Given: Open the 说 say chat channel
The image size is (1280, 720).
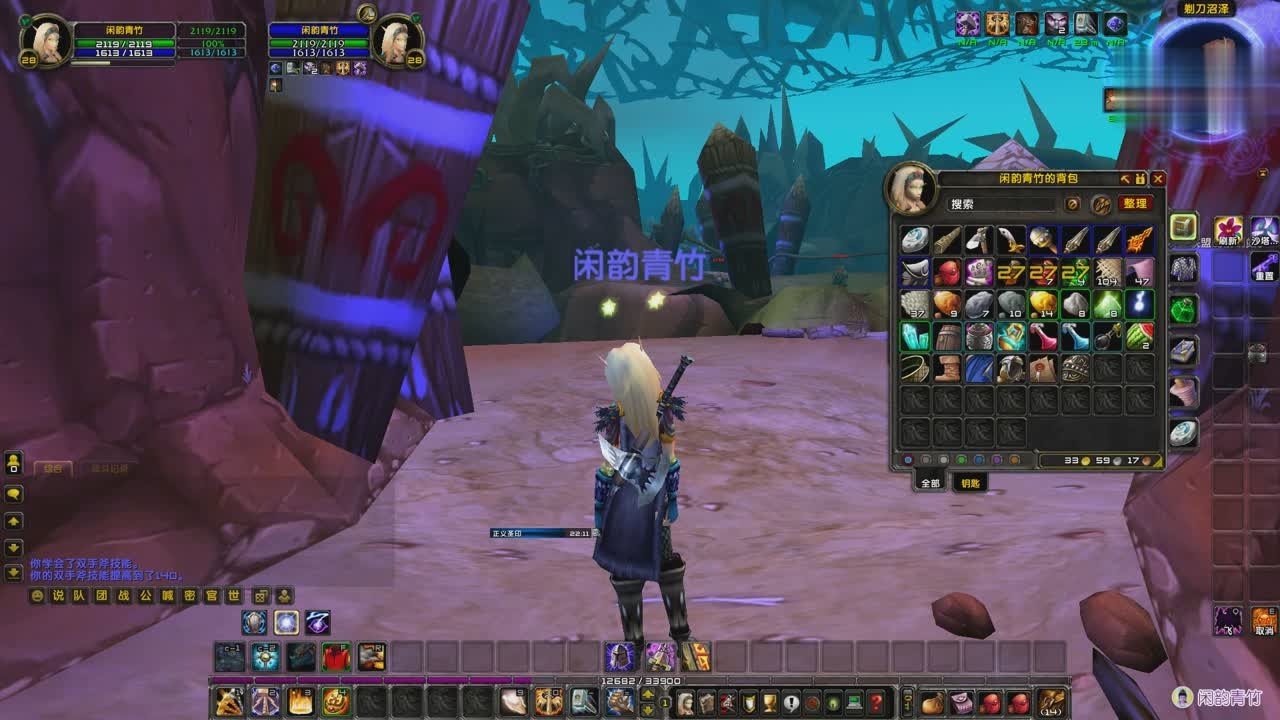Looking at the screenshot, I should coord(58,596).
